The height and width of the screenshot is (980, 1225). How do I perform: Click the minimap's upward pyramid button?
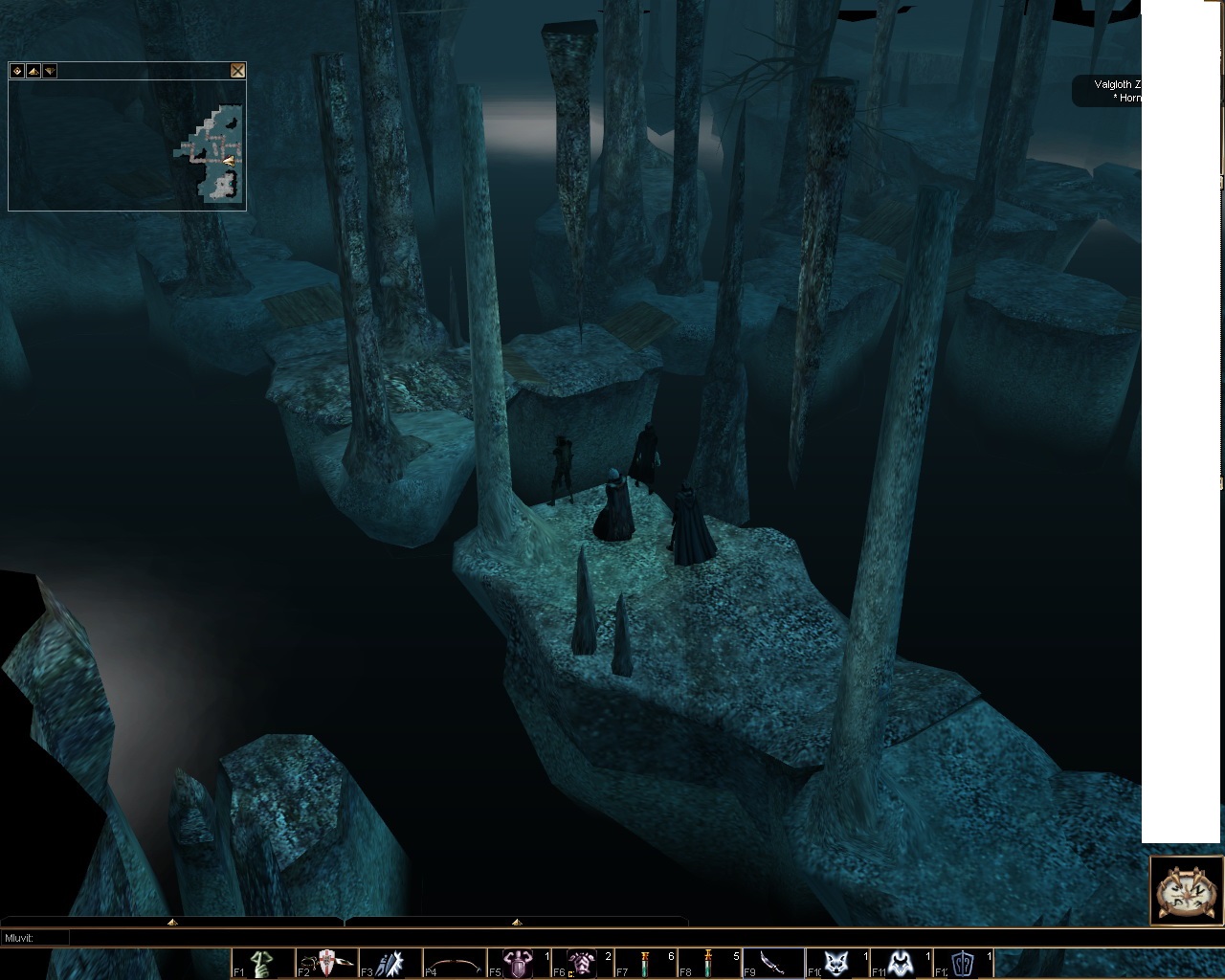point(33,71)
